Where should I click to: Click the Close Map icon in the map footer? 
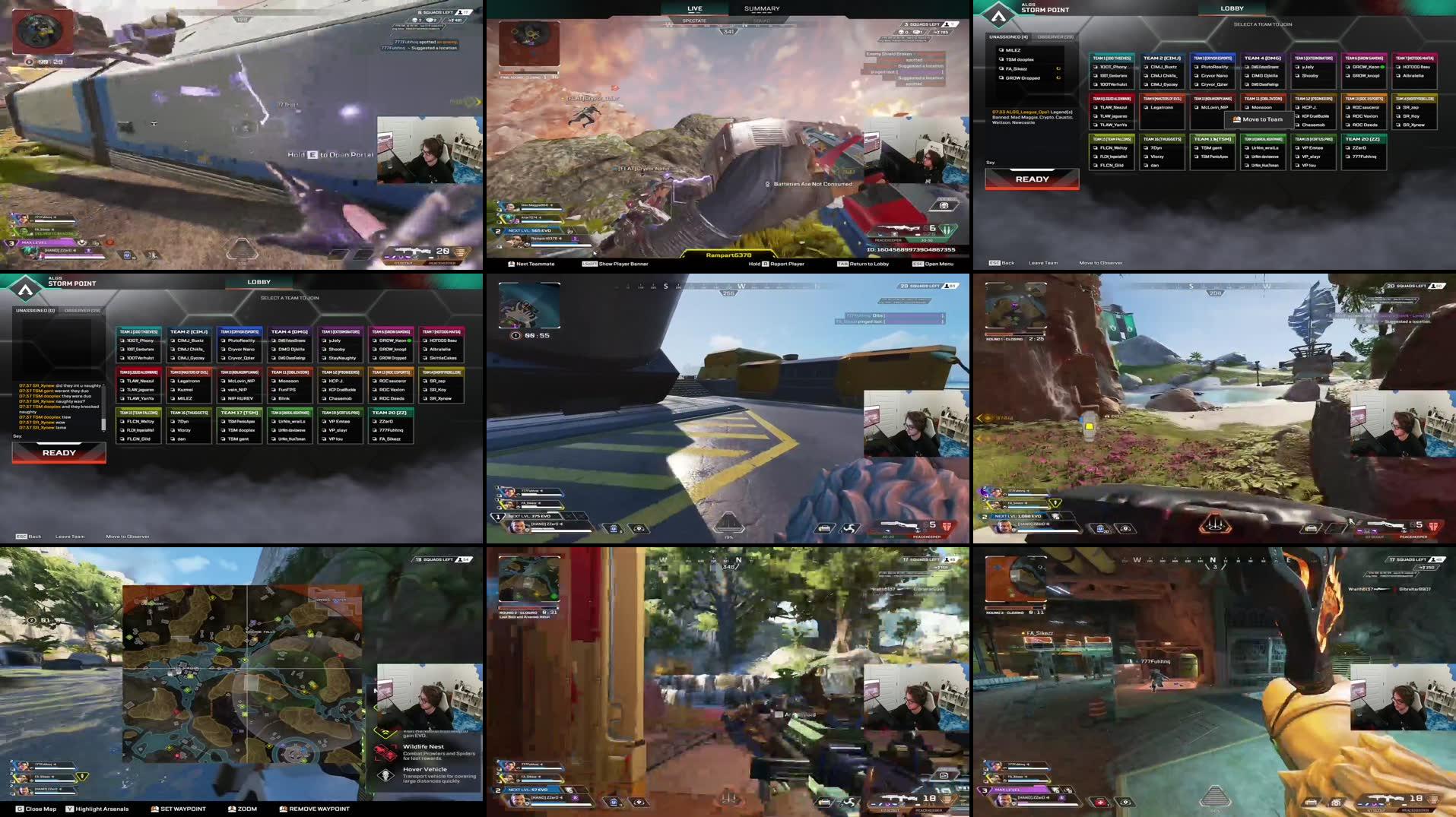pyautogui.click(x=19, y=809)
